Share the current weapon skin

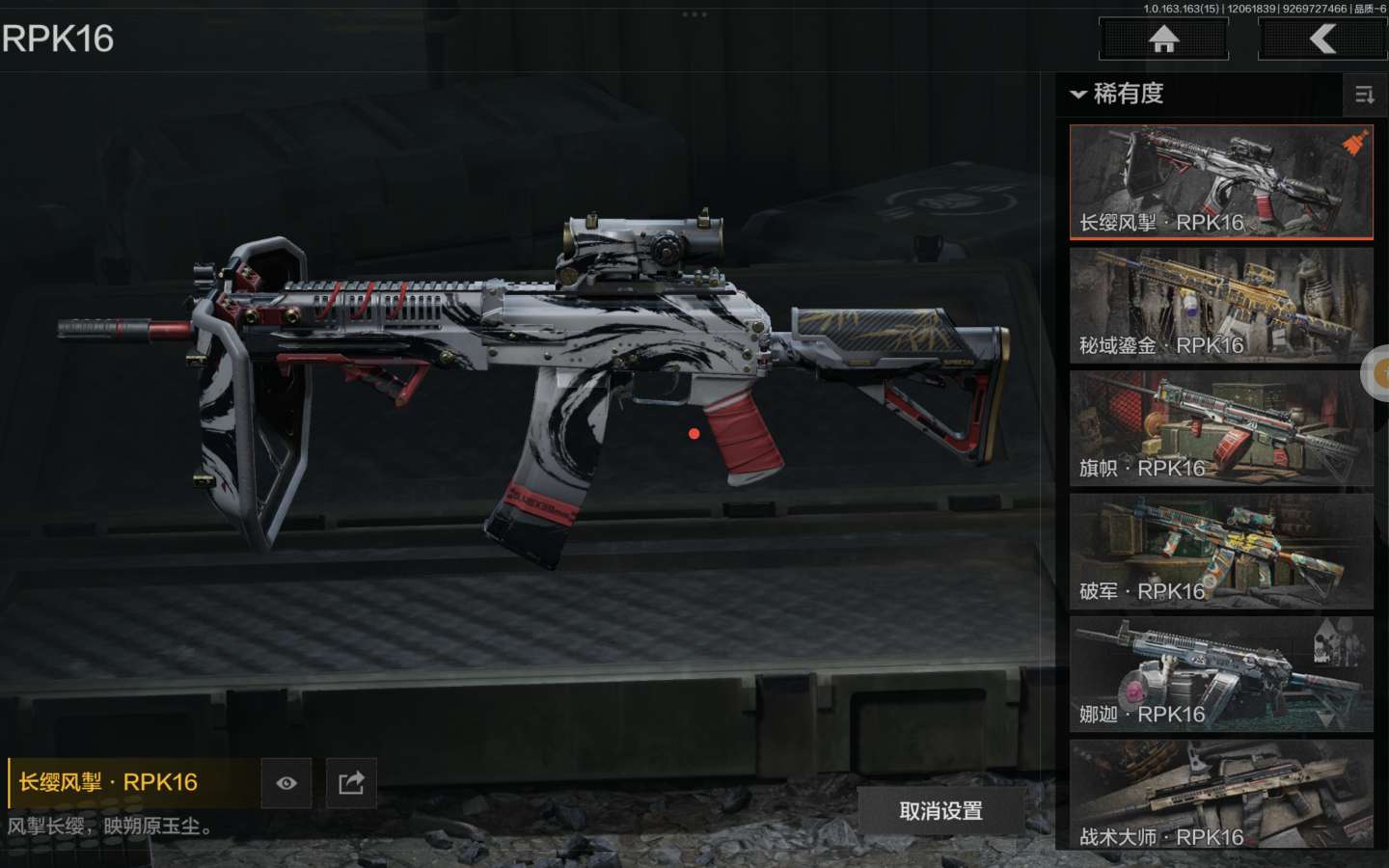click(x=351, y=783)
